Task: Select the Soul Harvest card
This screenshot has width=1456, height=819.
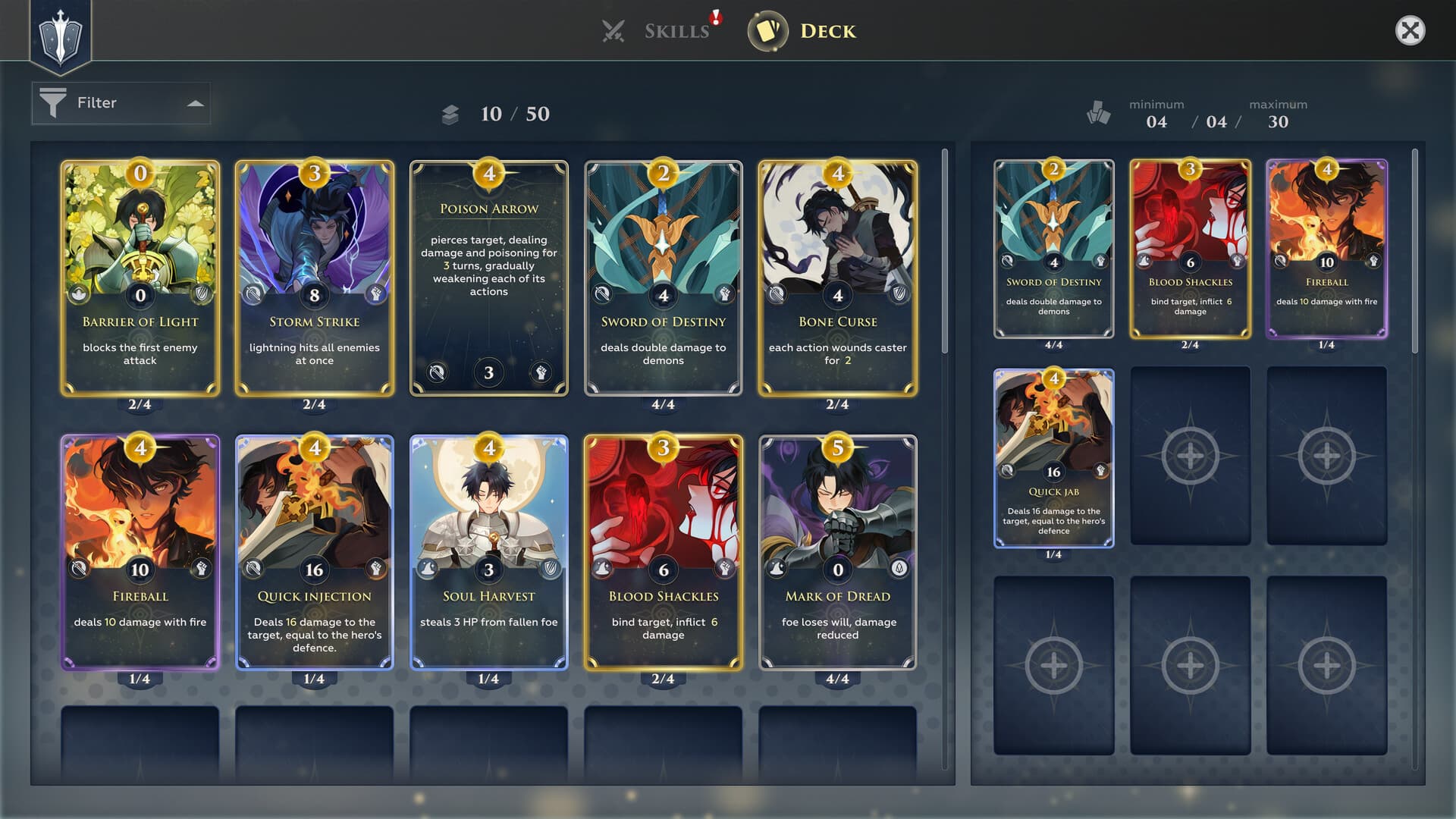Action: point(489,552)
